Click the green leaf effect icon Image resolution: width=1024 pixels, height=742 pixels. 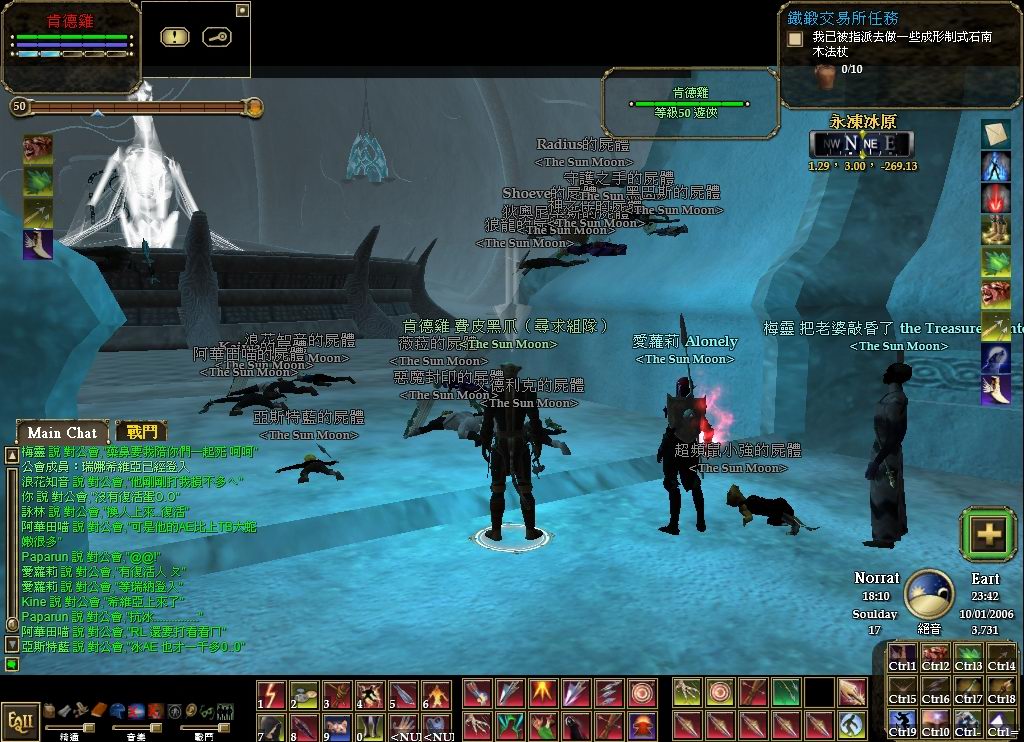(38, 181)
